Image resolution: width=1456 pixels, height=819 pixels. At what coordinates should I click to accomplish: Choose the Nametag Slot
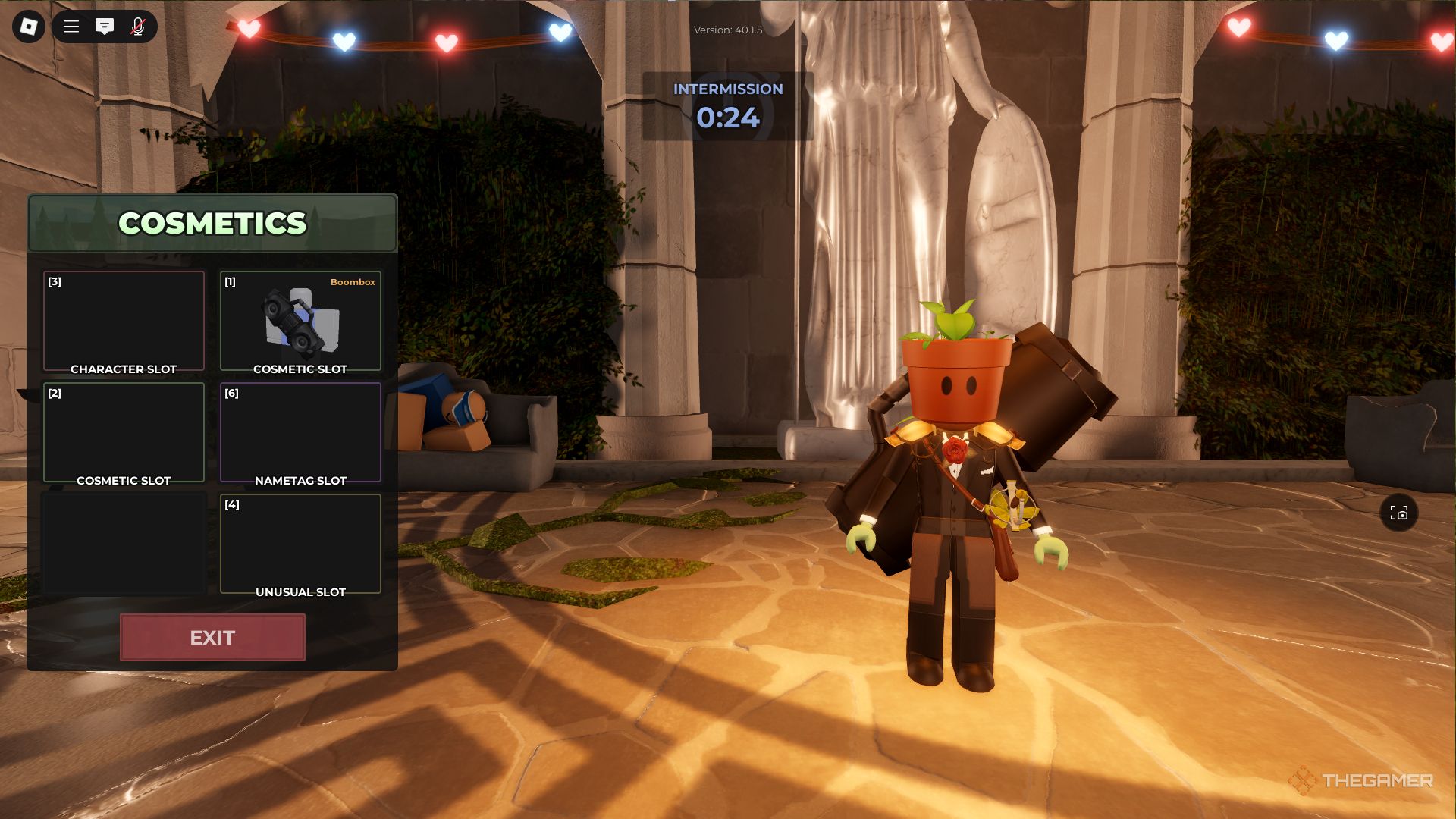click(x=300, y=432)
